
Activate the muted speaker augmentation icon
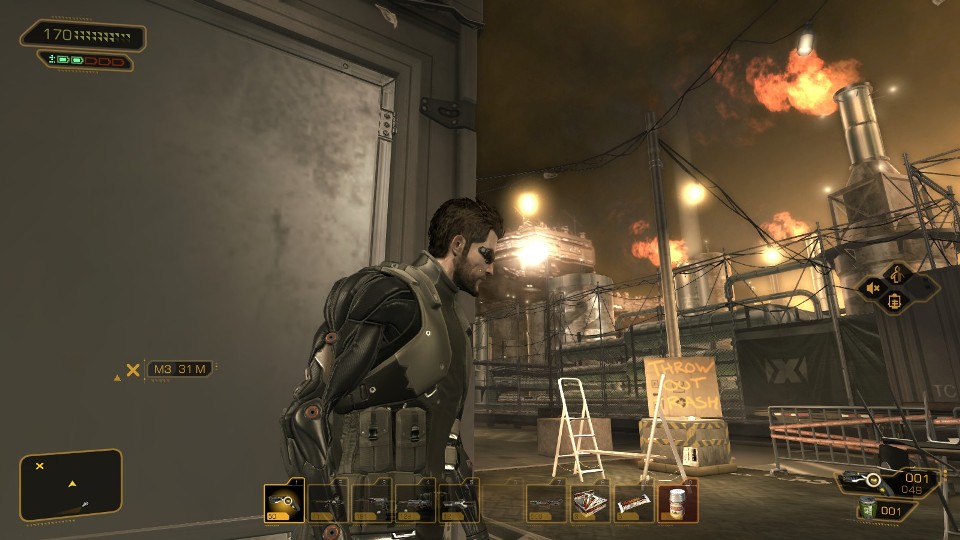coord(873,288)
